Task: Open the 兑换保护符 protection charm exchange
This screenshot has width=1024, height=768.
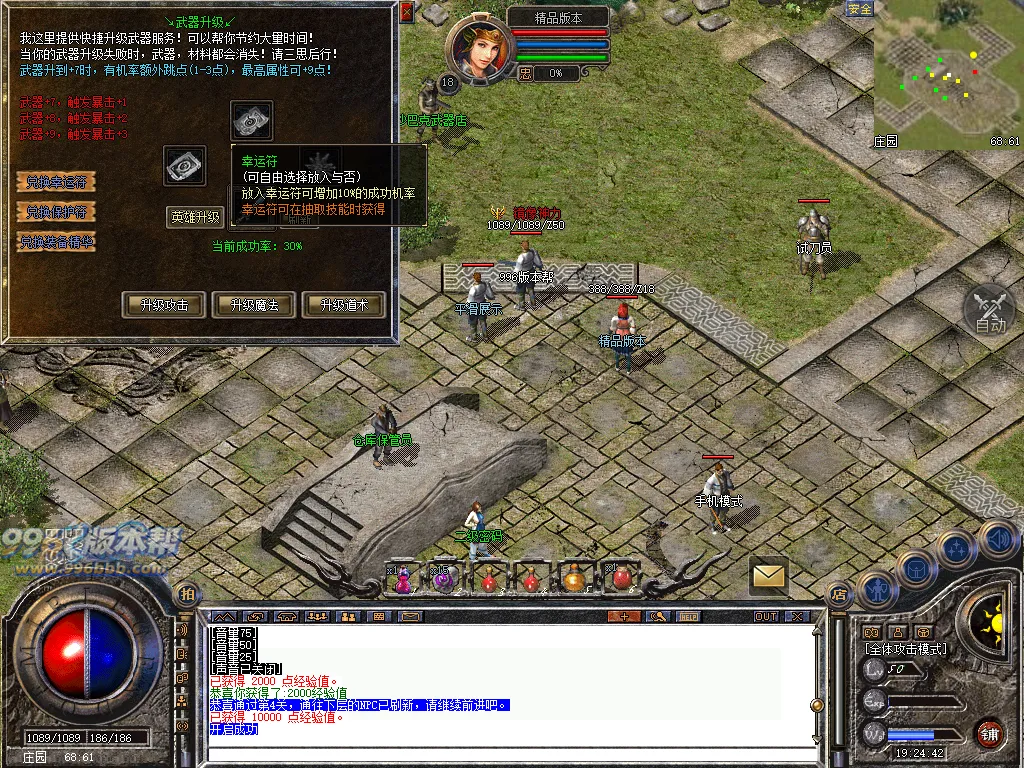Action: (56, 212)
